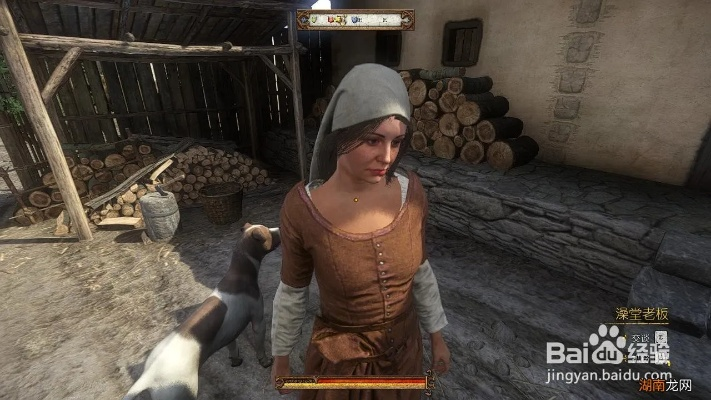Select the green shield marker on compass
This screenshot has width=711, height=400.
coord(314,19)
